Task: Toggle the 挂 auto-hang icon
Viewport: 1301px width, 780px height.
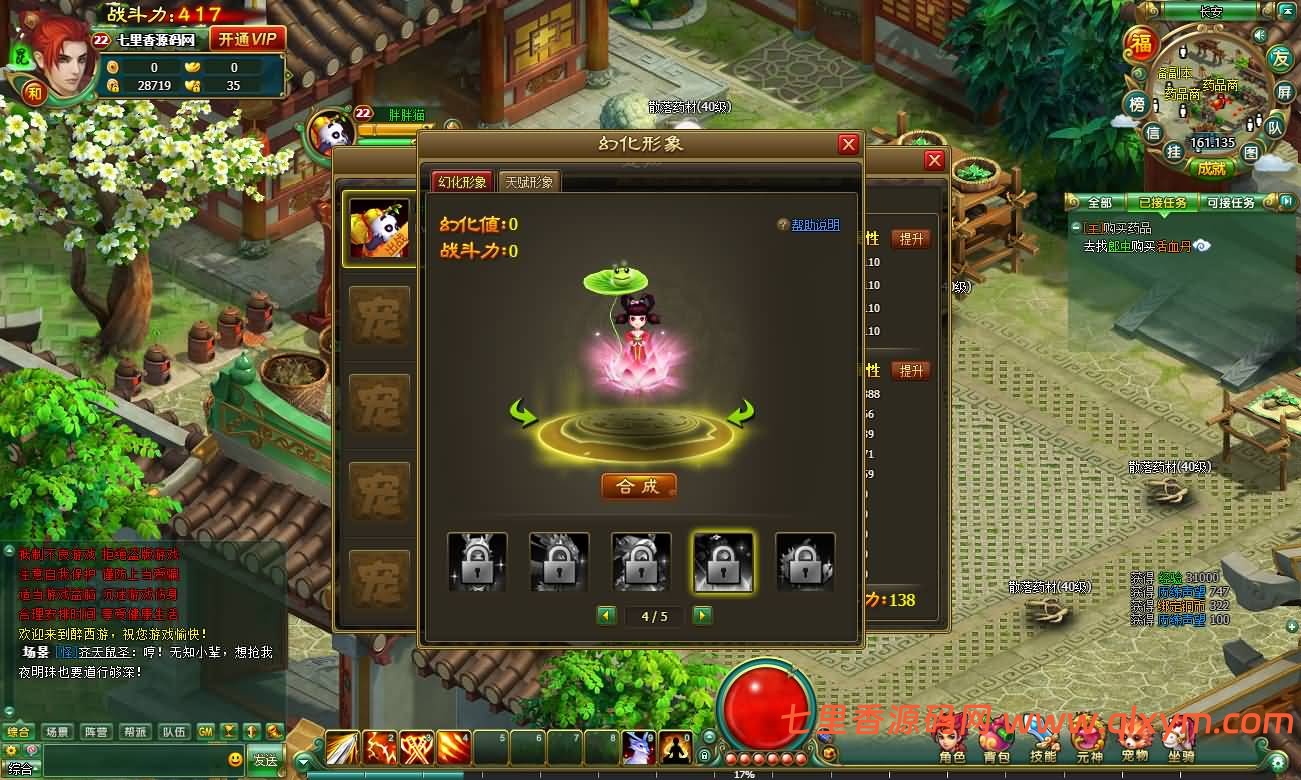Action: click(1175, 152)
